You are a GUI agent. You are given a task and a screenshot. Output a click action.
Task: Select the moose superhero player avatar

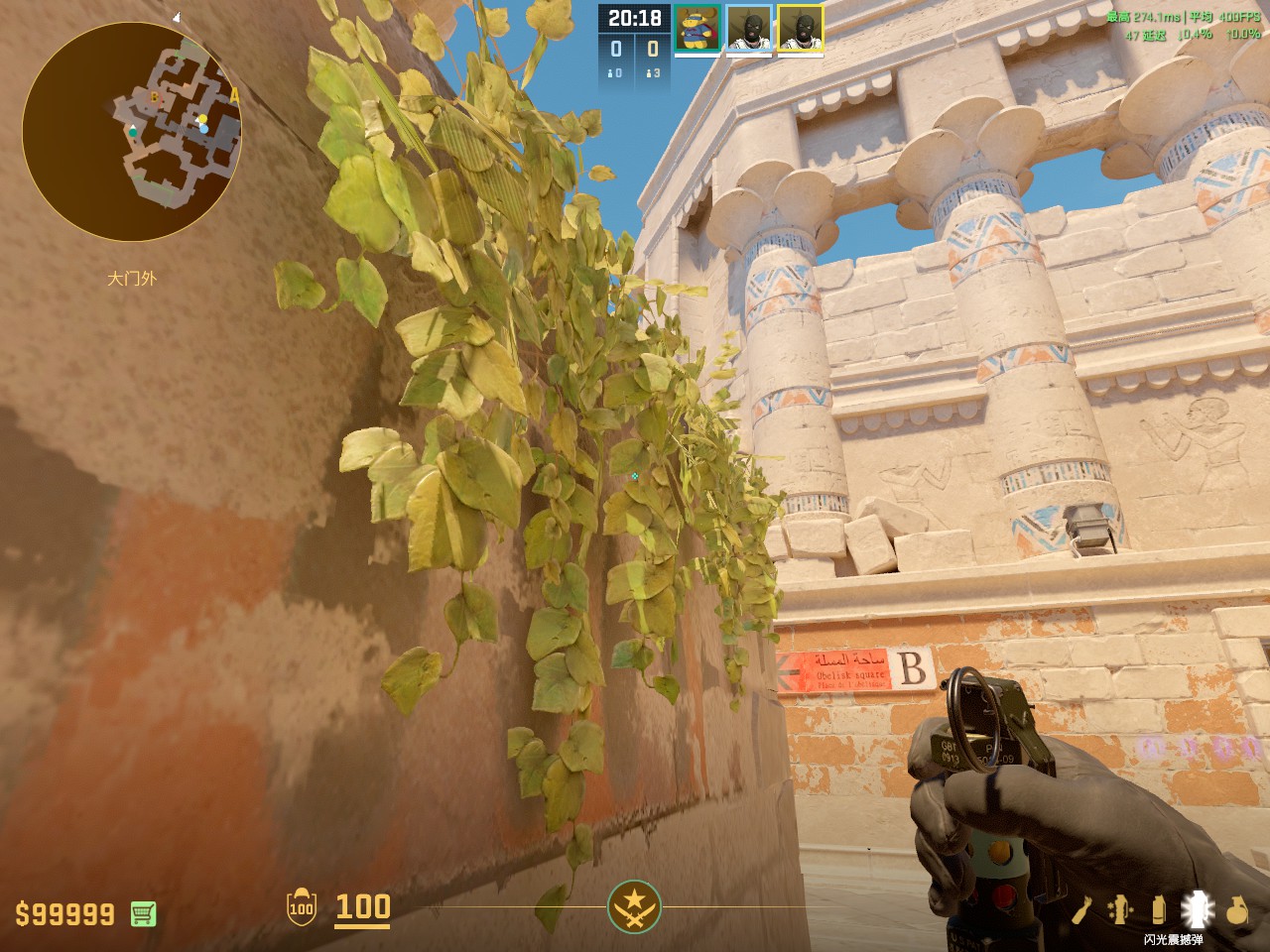coord(698,28)
